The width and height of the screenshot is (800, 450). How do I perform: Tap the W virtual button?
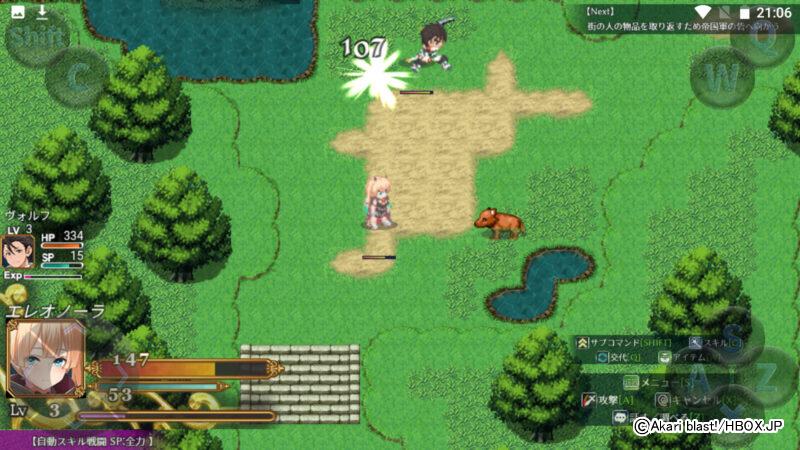(722, 75)
